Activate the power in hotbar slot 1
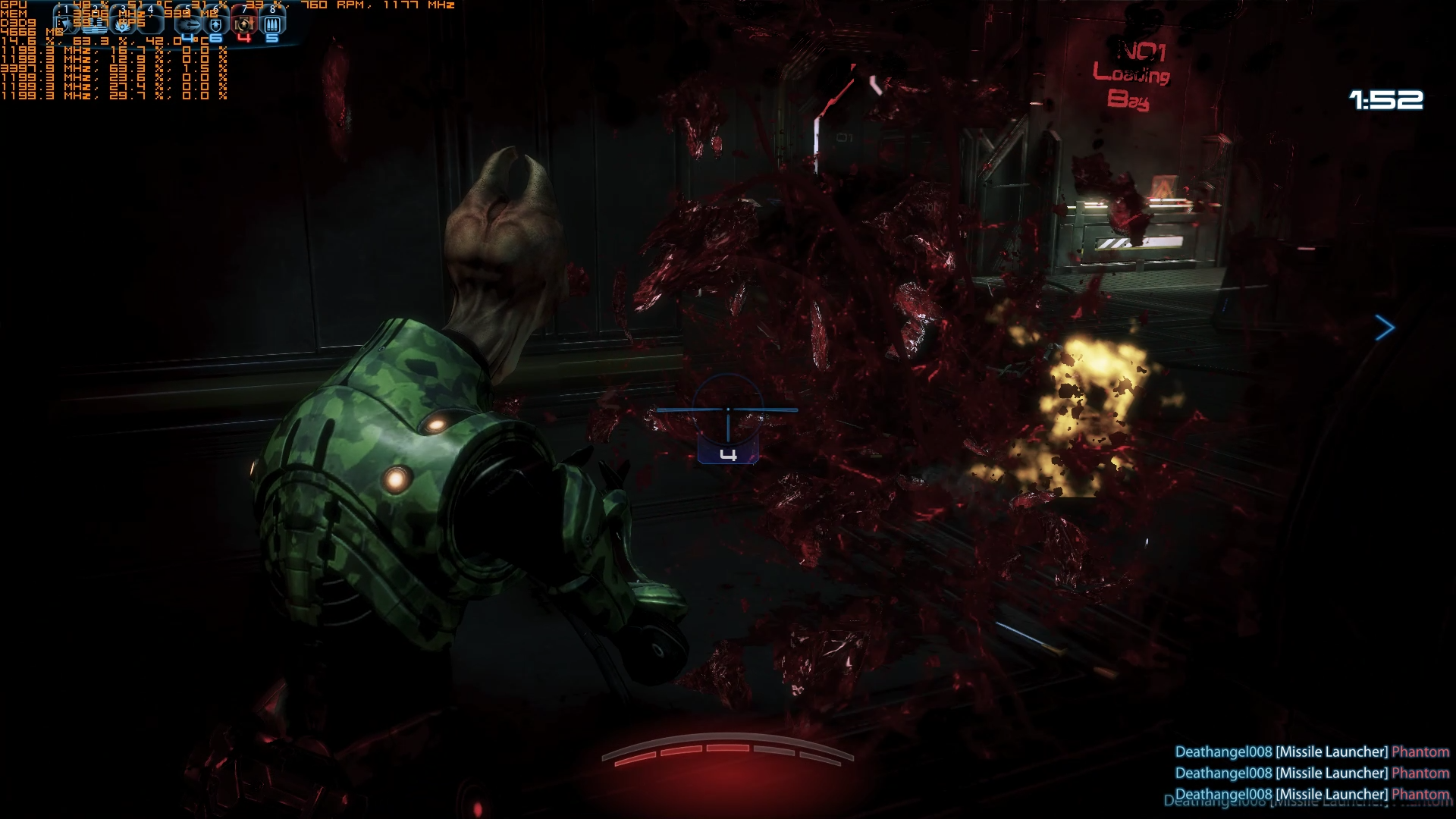Image resolution: width=1456 pixels, height=819 pixels. (67, 24)
